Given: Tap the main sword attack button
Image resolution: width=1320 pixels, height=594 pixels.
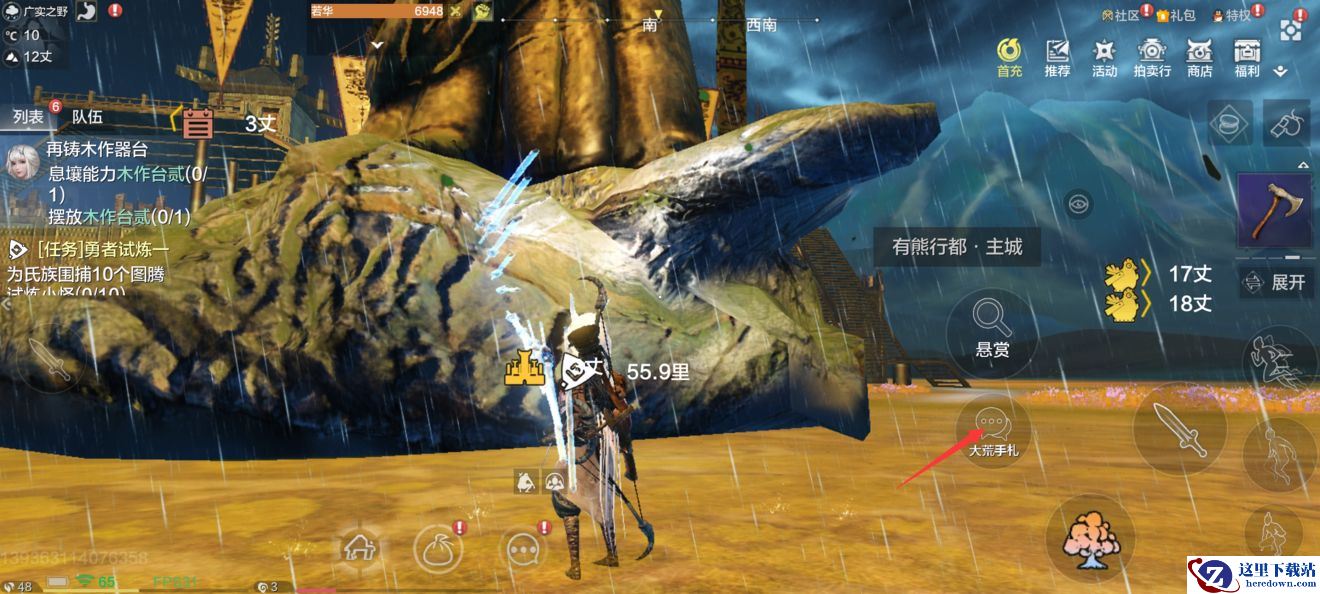Looking at the screenshot, I should tap(1179, 428).
